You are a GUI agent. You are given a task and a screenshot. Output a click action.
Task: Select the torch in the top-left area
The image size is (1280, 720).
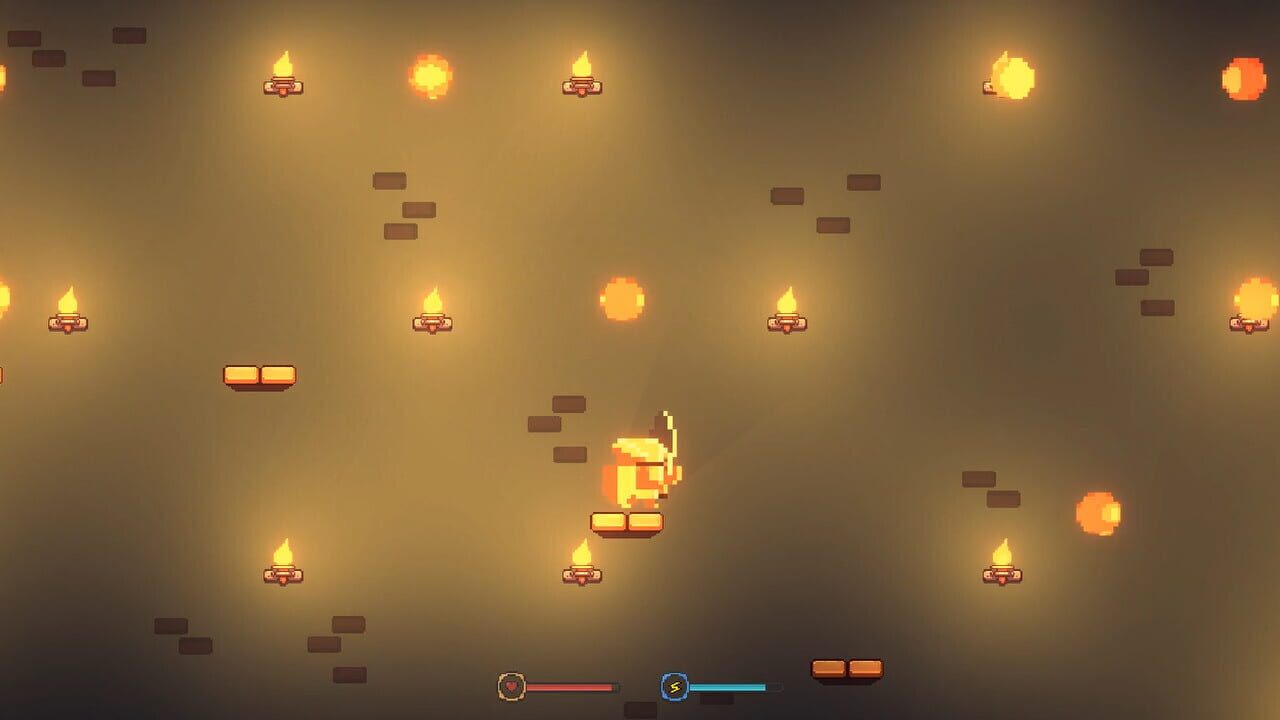click(x=283, y=75)
